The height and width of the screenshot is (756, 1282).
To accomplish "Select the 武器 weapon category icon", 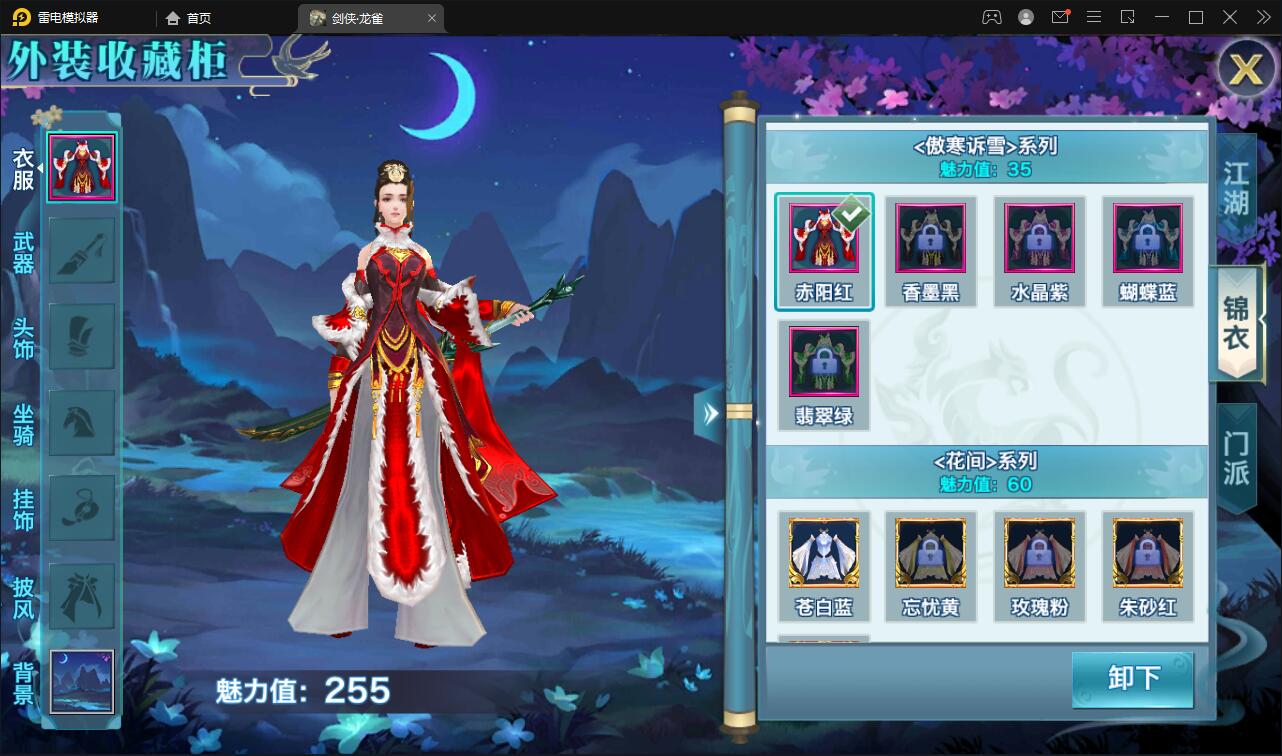I will (x=81, y=252).
